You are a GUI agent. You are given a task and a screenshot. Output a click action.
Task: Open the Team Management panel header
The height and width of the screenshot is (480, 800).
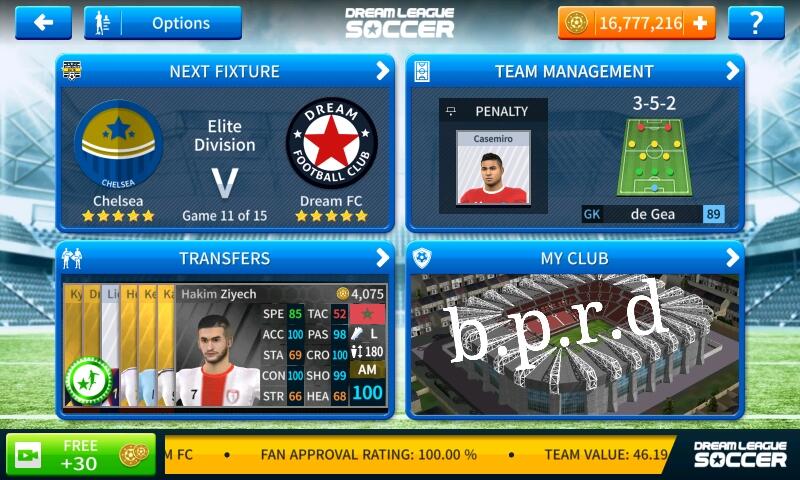(574, 71)
